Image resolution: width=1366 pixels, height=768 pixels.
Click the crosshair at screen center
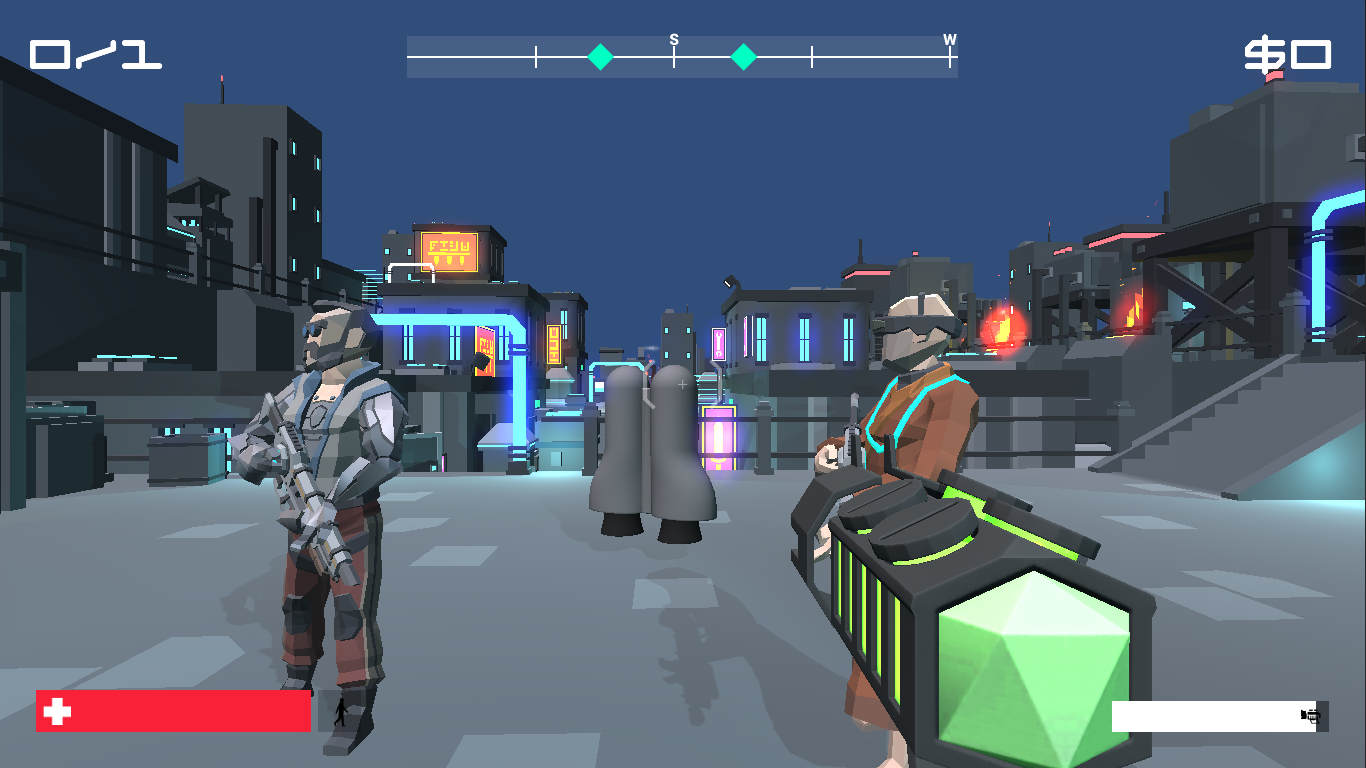pos(681,383)
